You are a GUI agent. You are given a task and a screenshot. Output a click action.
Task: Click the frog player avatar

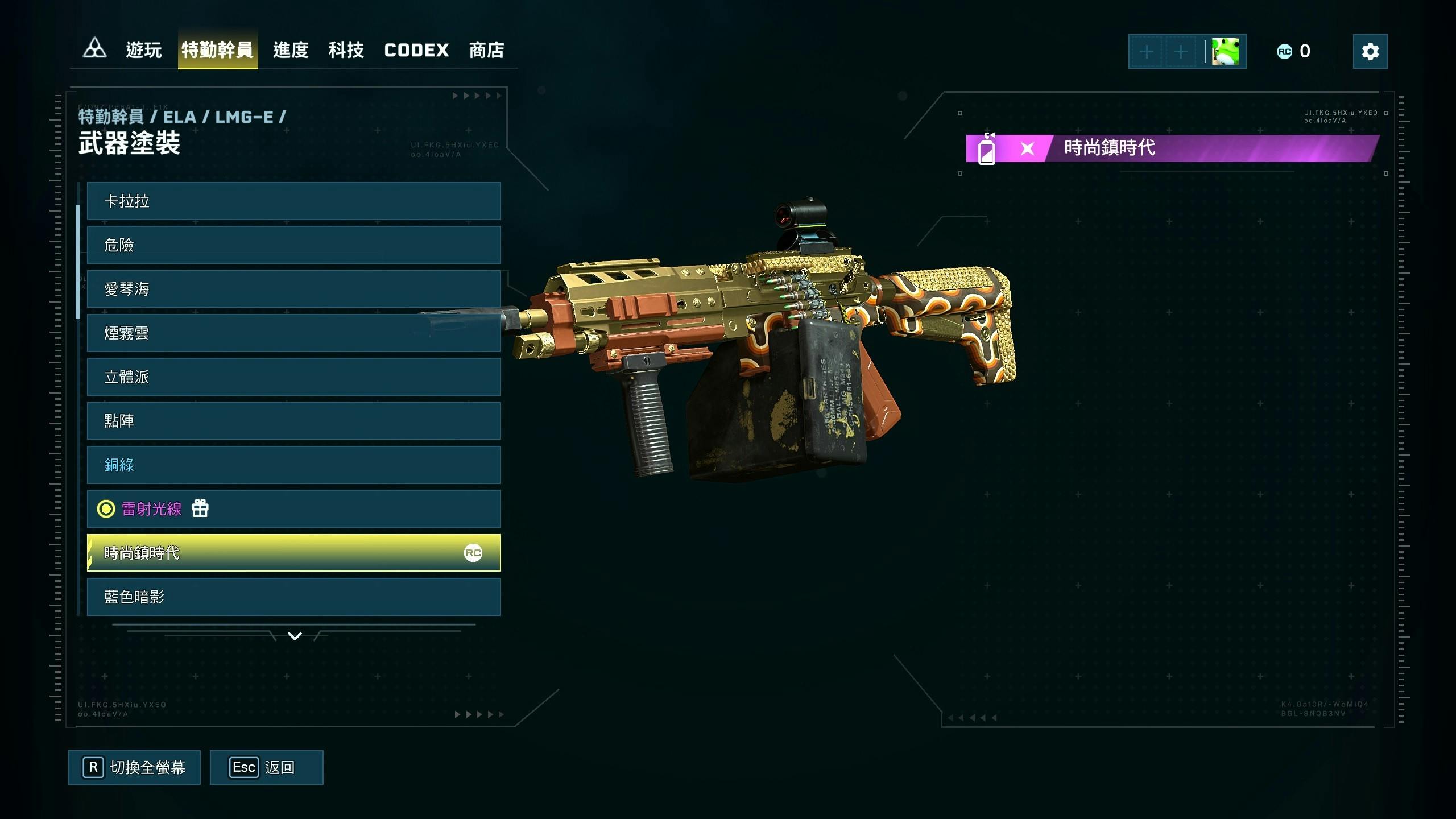click(1225, 52)
